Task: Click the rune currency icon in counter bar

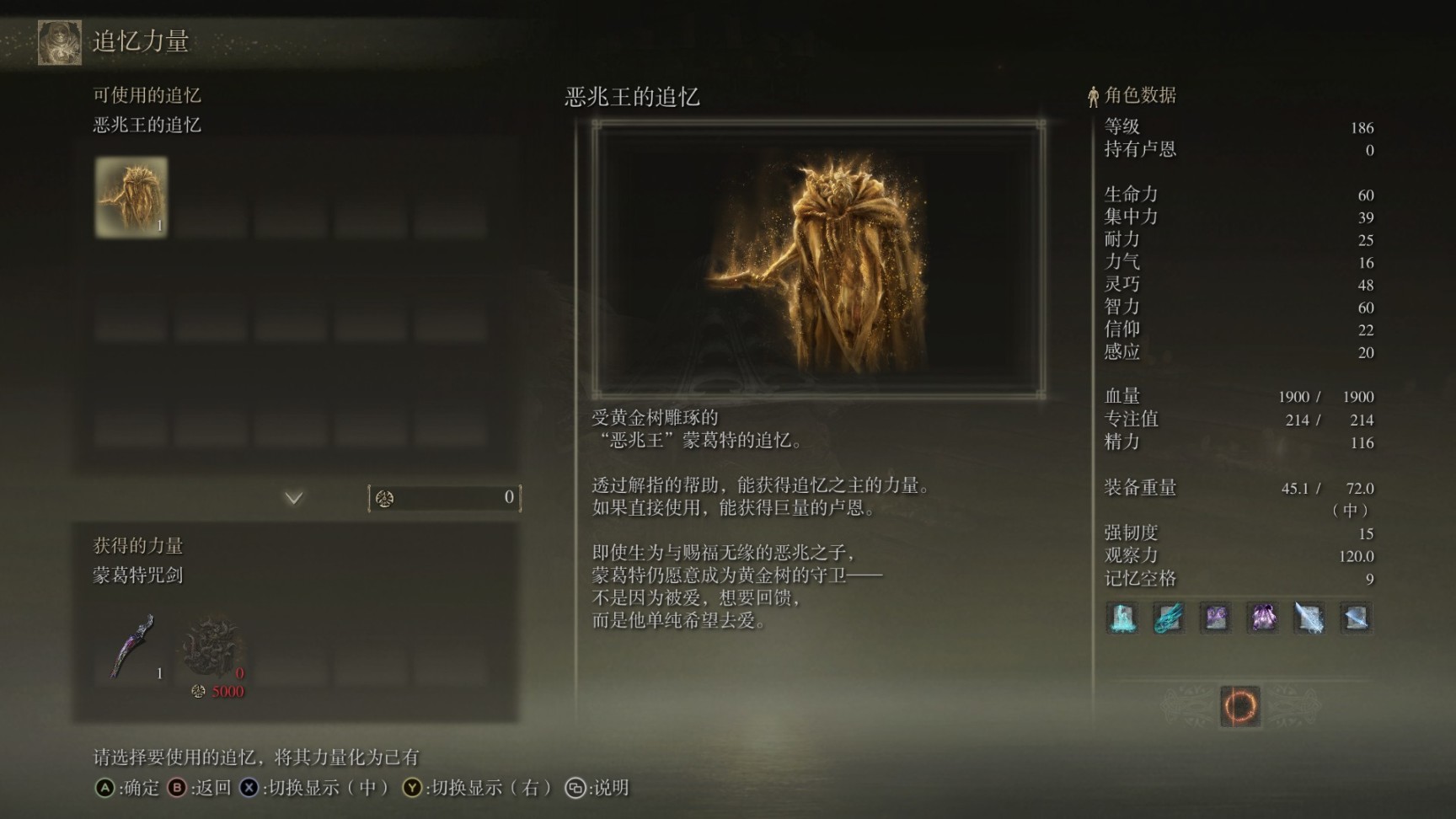Action: pos(383,498)
